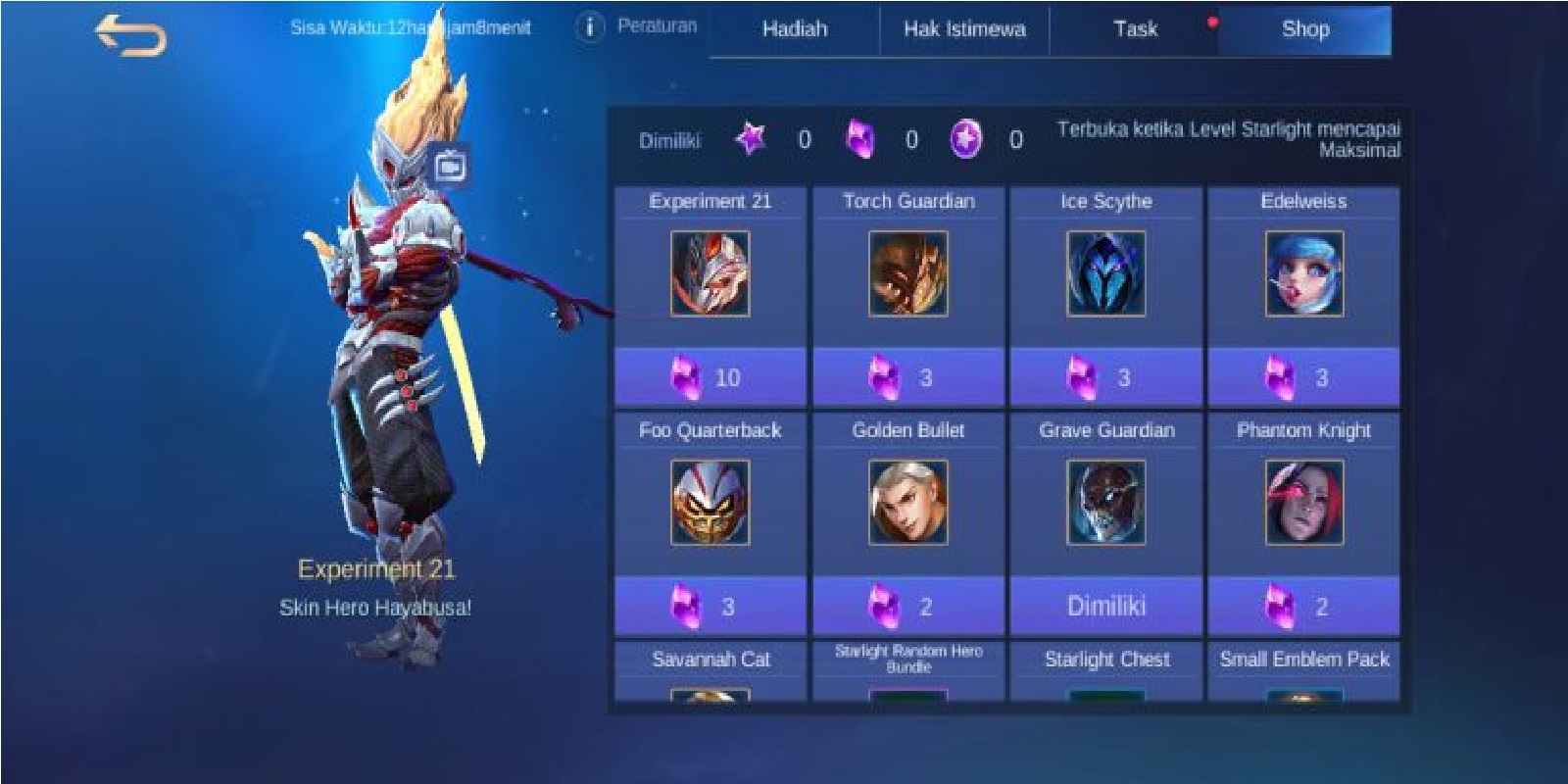The height and width of the screenshot is (784, 1568).
Task: Click the pink crystal currency icon
Action: 860,141
